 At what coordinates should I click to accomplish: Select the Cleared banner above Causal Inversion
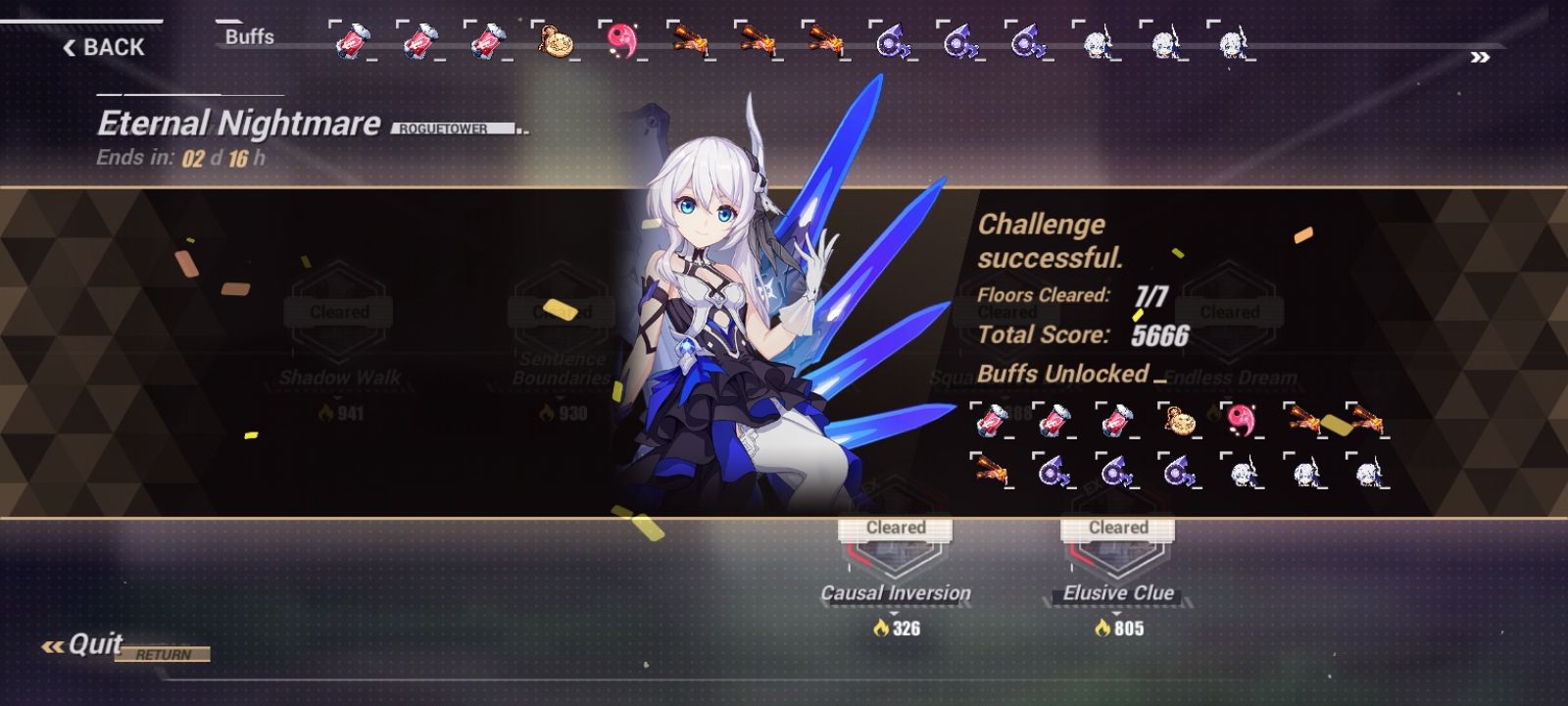coord(895,528)
